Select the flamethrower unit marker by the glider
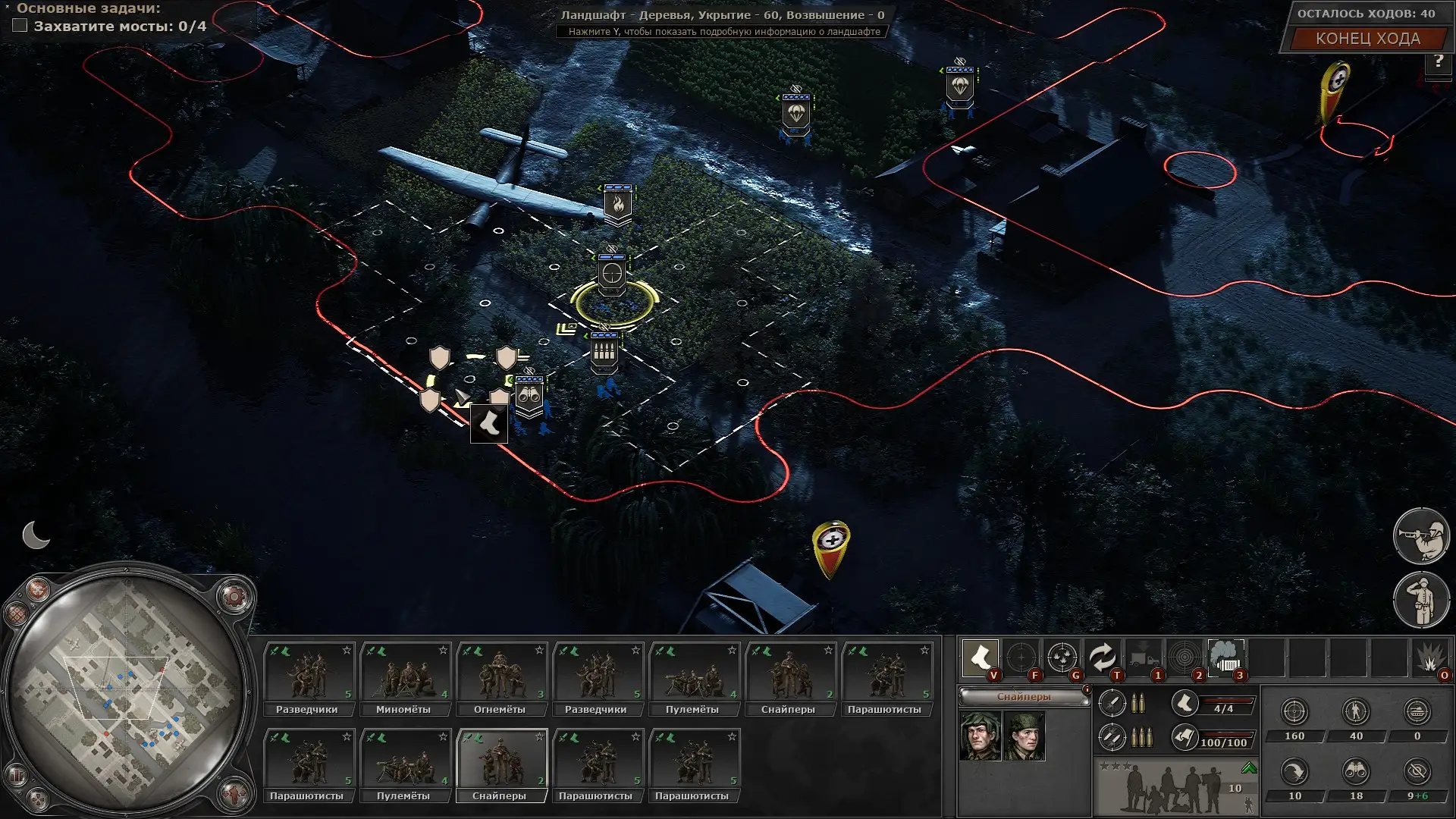 617,205
